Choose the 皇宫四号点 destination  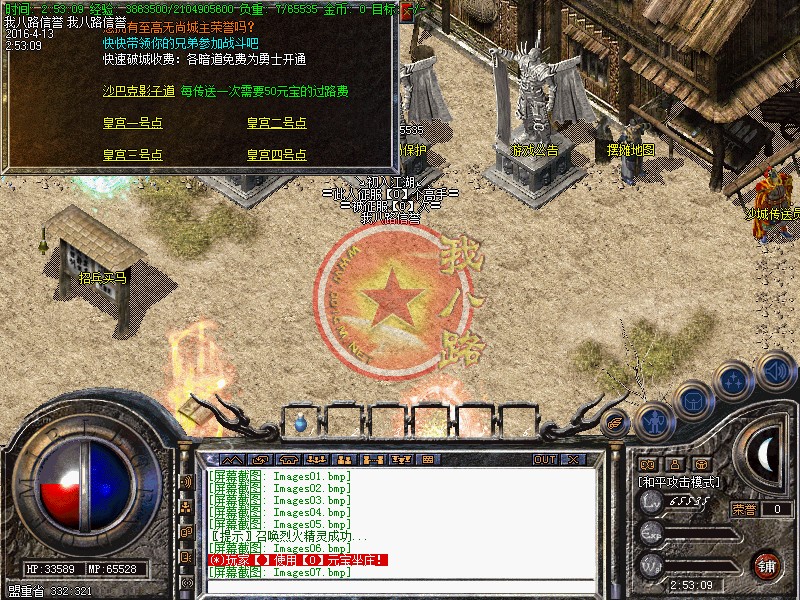click(276, 155)
